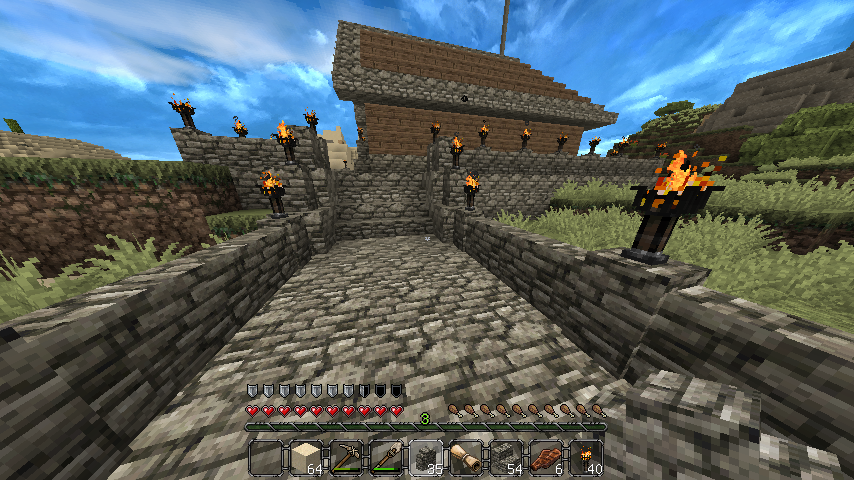The height and width of the screenshot is (480, 854).
Task: Select the sand block stack slot
Action: click(306, 457)
